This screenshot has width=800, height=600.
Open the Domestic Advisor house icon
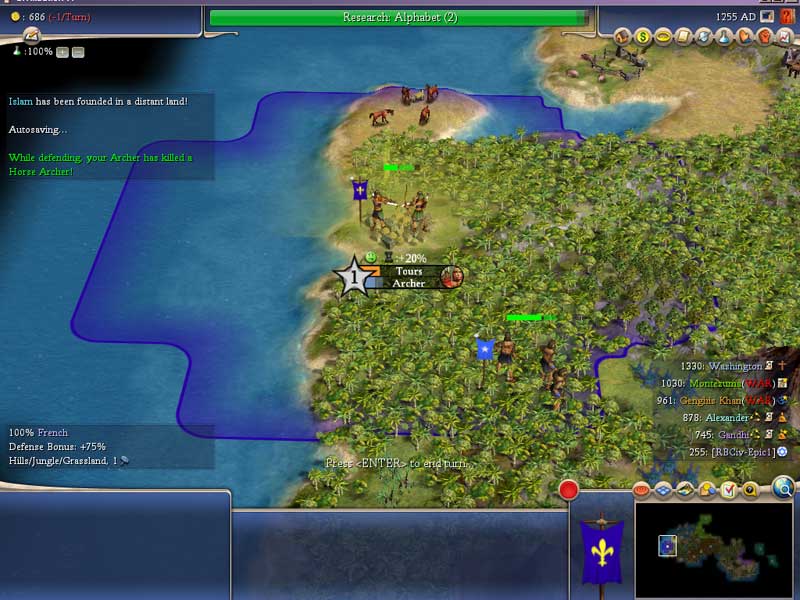(x=622, y=37)
